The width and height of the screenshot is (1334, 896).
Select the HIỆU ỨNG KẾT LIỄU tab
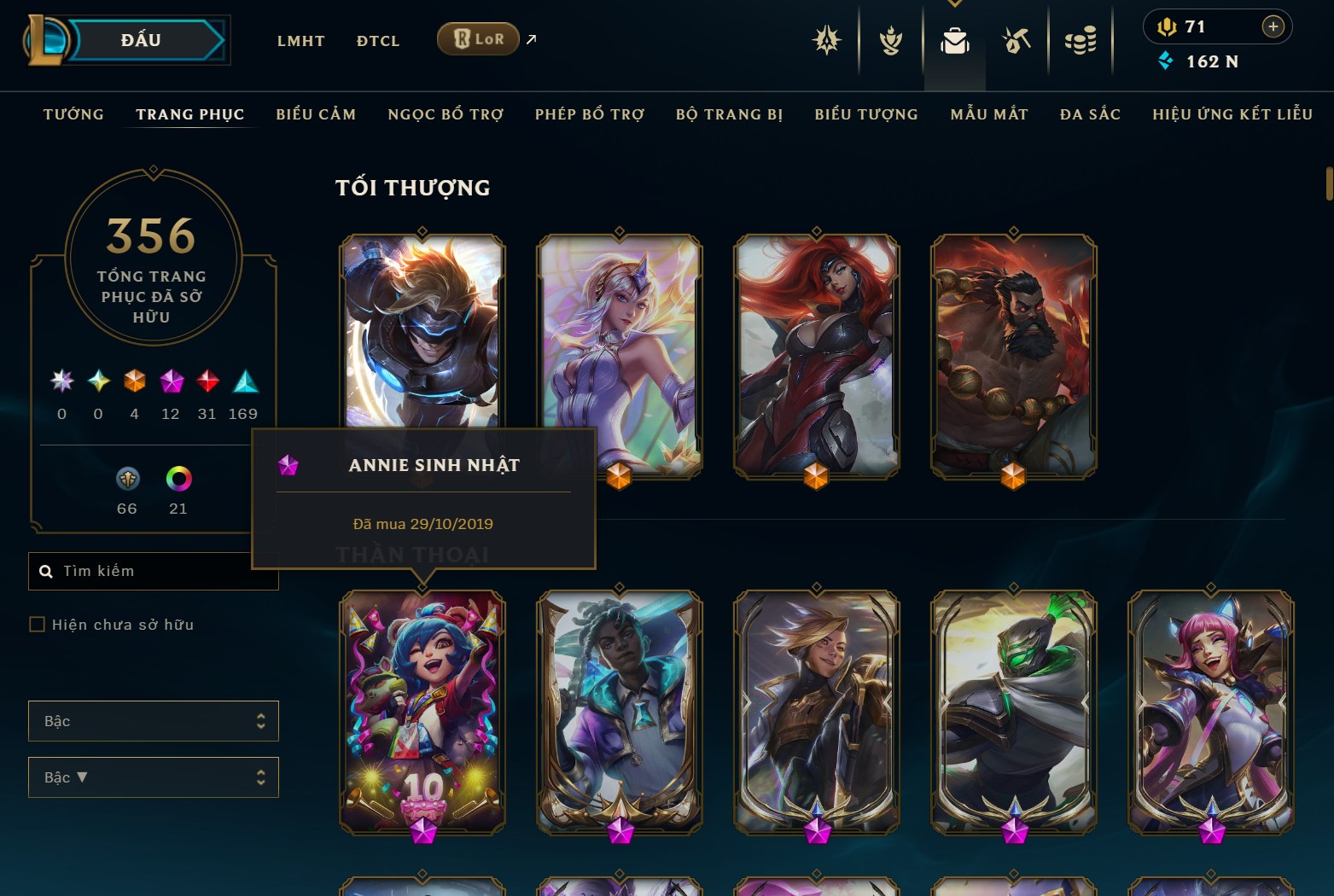(1232, 114)
